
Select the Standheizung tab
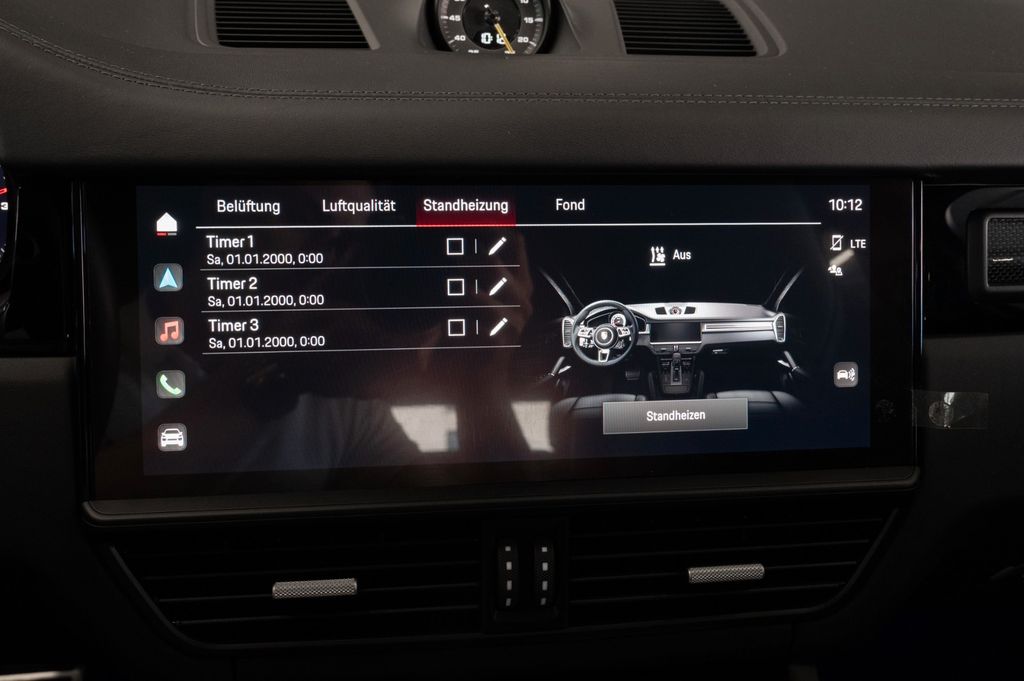tap(465, 206)
